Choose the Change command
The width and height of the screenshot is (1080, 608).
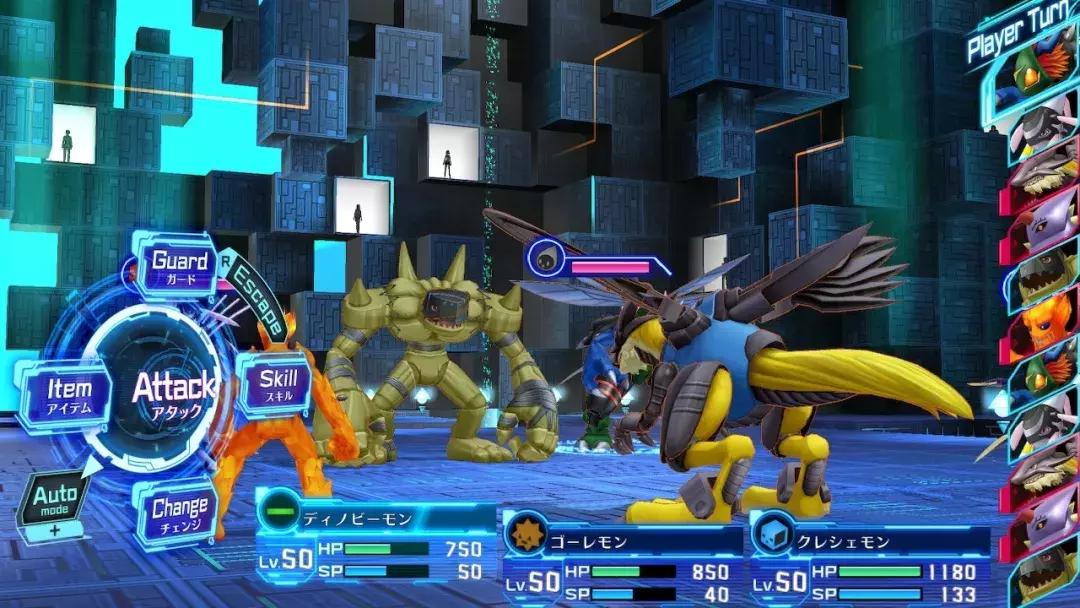point(179,513)
